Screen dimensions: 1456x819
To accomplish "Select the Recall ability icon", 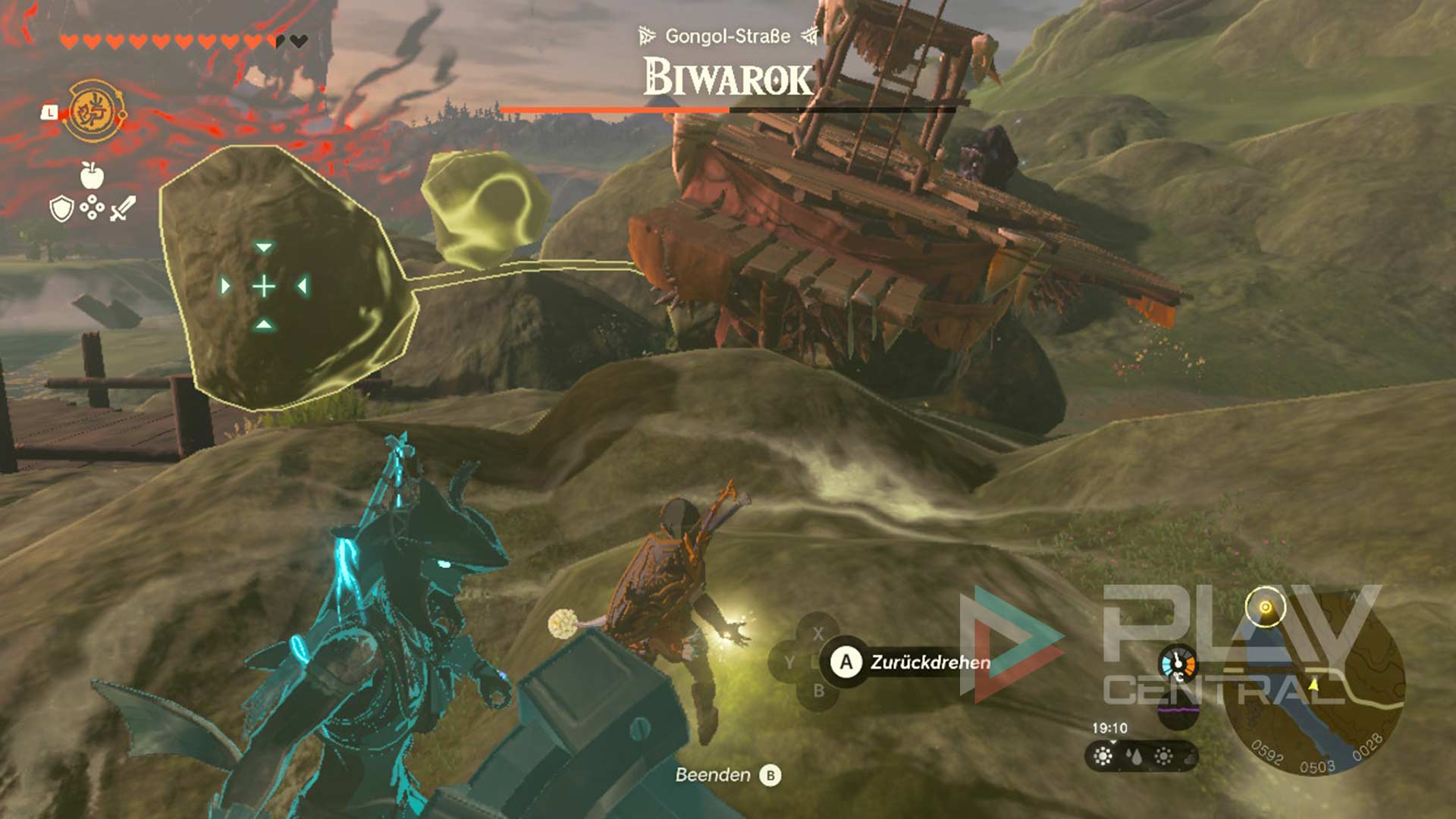I will [x=96, y=112].
